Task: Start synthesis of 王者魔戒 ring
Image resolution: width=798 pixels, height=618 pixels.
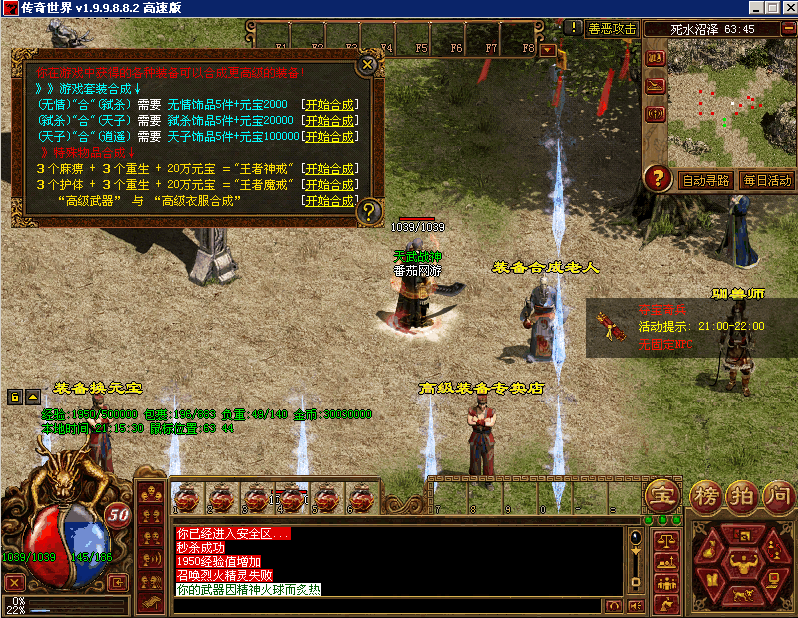Action: click(x=329, y=185)
